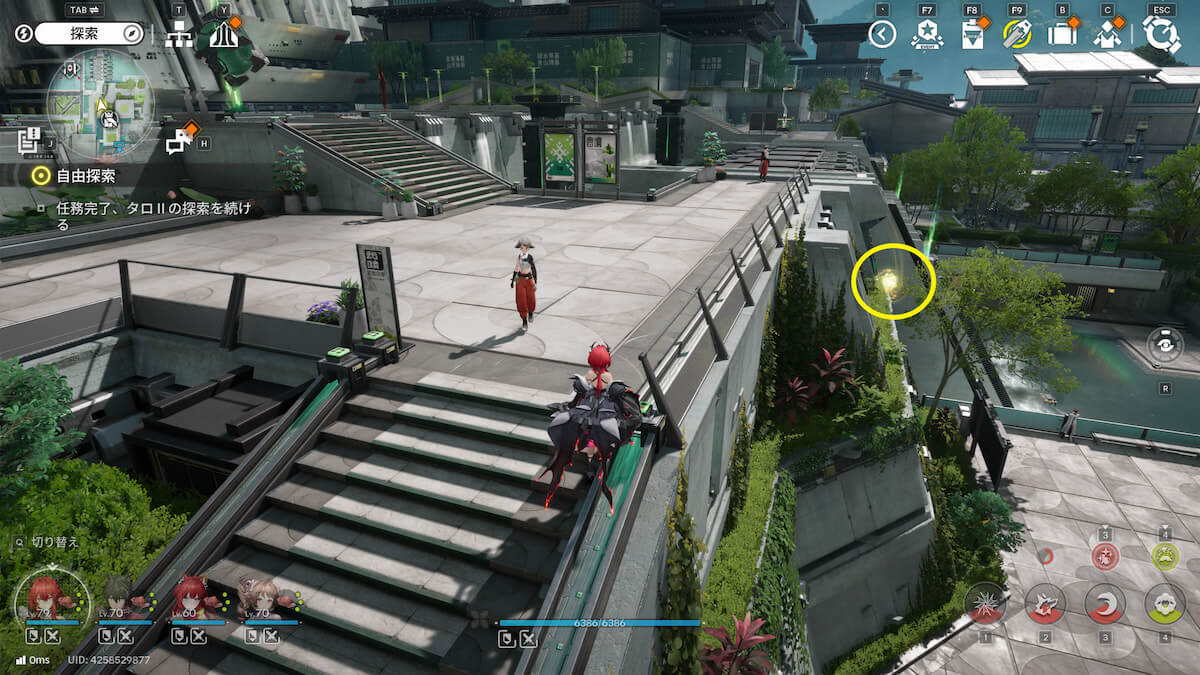The height and width of the screenshot is (675, 1200).
Task: Activate the first combat skill icon
Action: point(985,603)
